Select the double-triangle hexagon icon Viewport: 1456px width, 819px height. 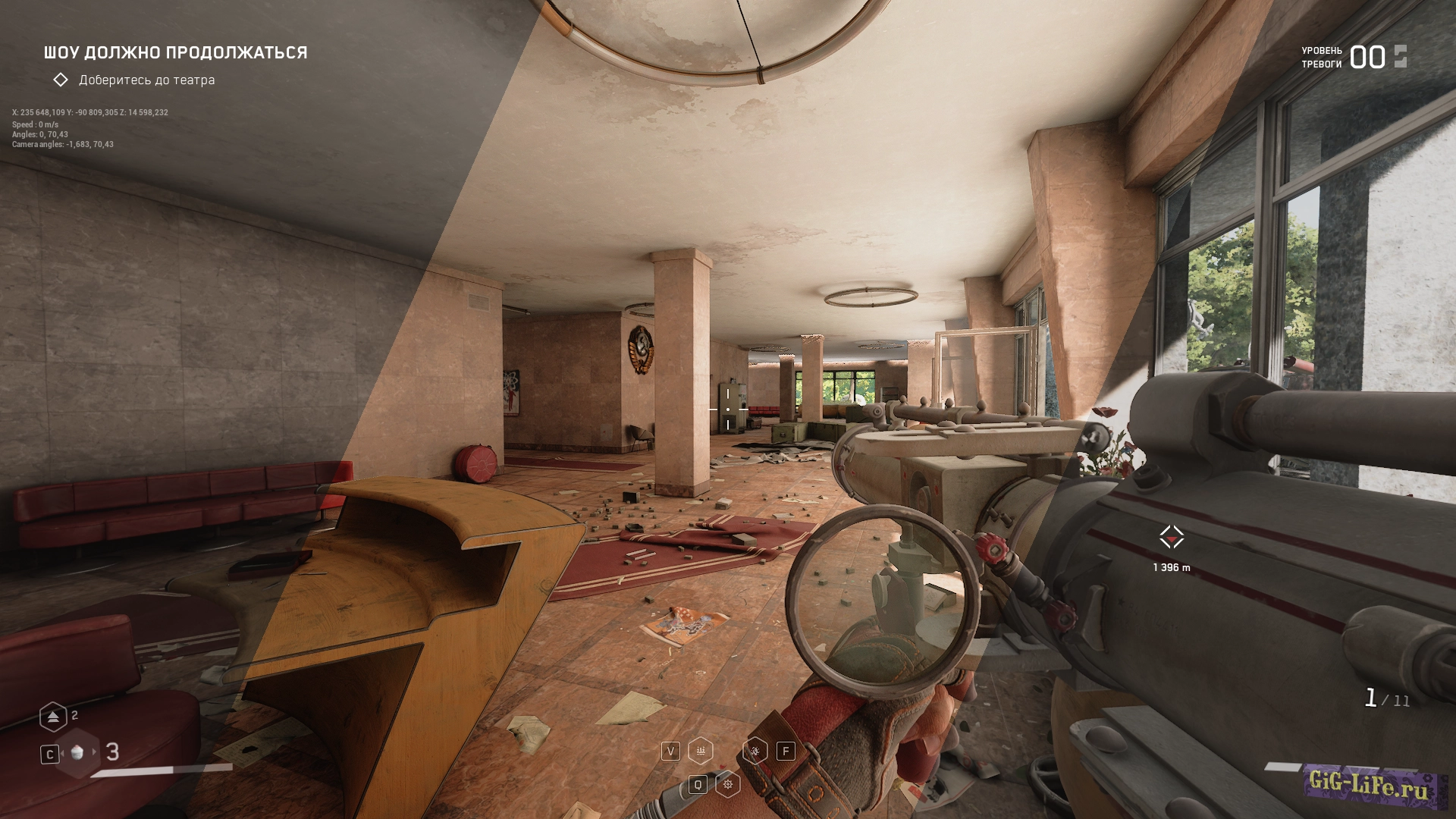click(53, 717)
